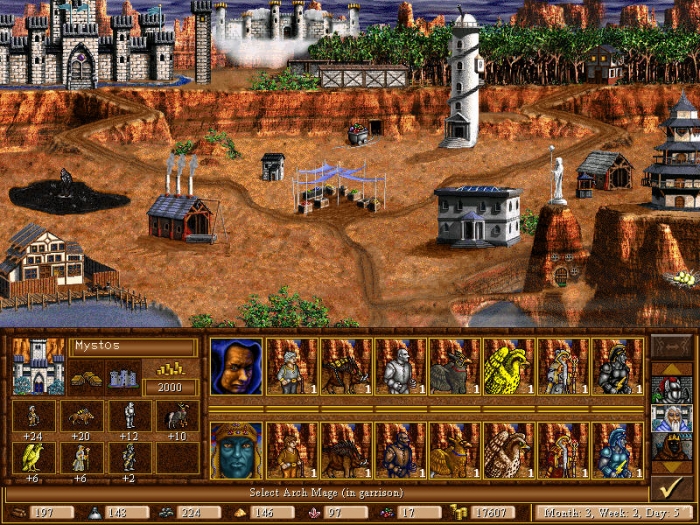The height and width of the screenshot is (525, 700).
Task: Choose the helmeted knight portrait in sidebar
Action: (x=668, y=389)
